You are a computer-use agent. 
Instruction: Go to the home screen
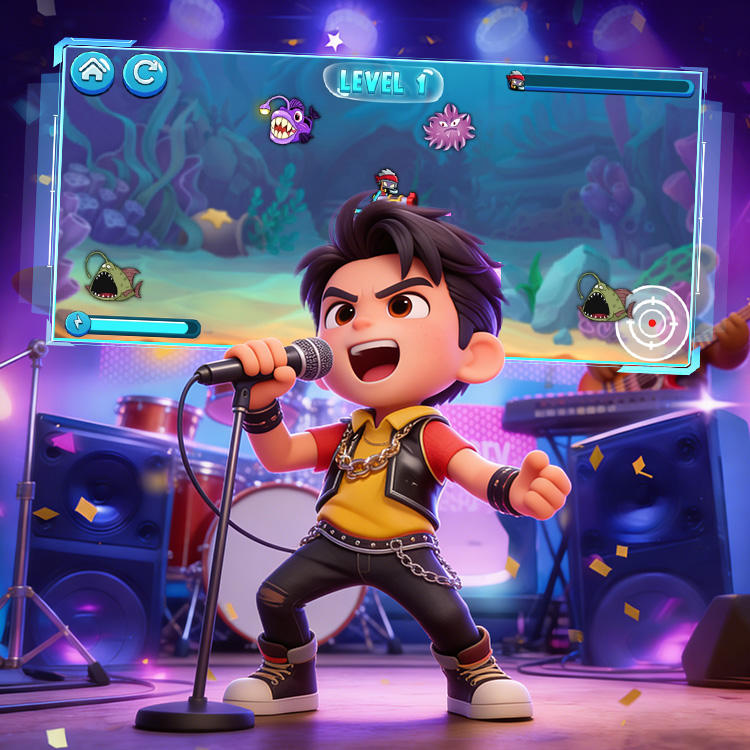pos(92,72)
